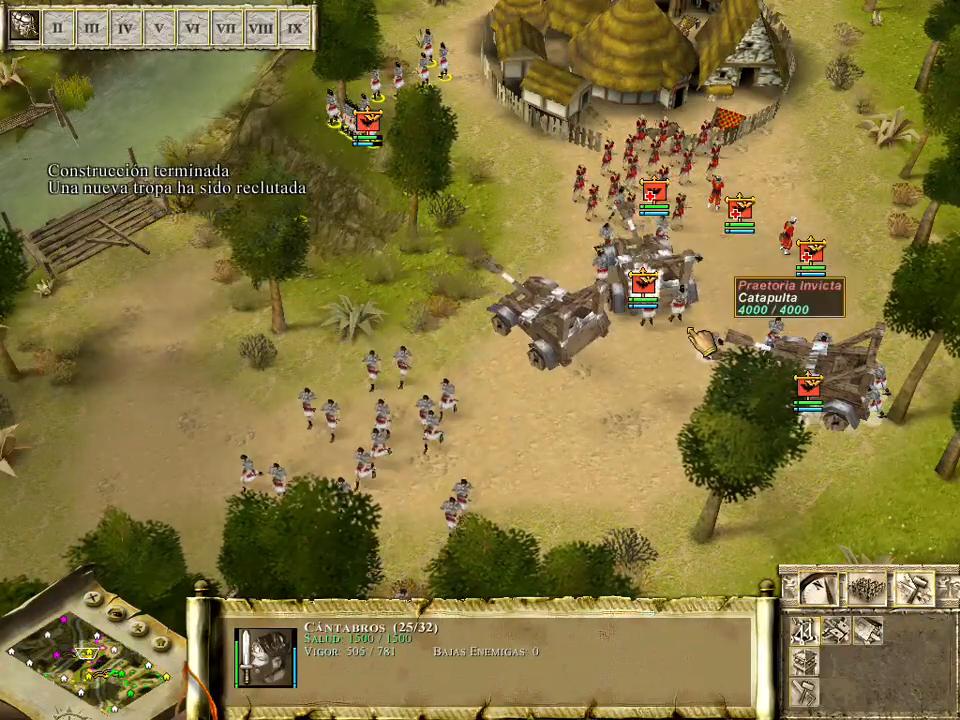Open the bow and arrow command tab

coord(820,589)
